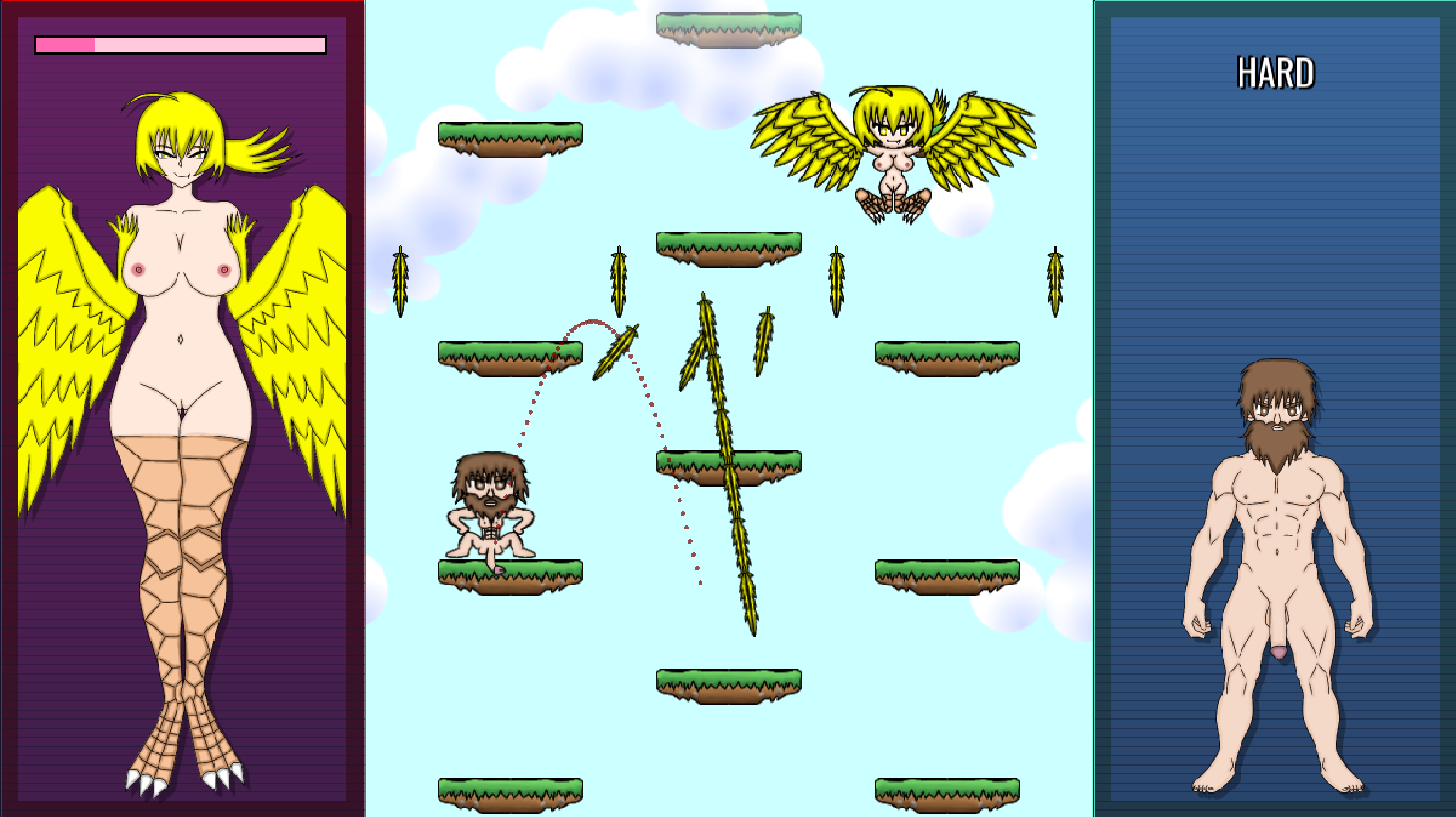Select the HARD difficulty label
The image size is (1456, 817).
coord(1276,70)
